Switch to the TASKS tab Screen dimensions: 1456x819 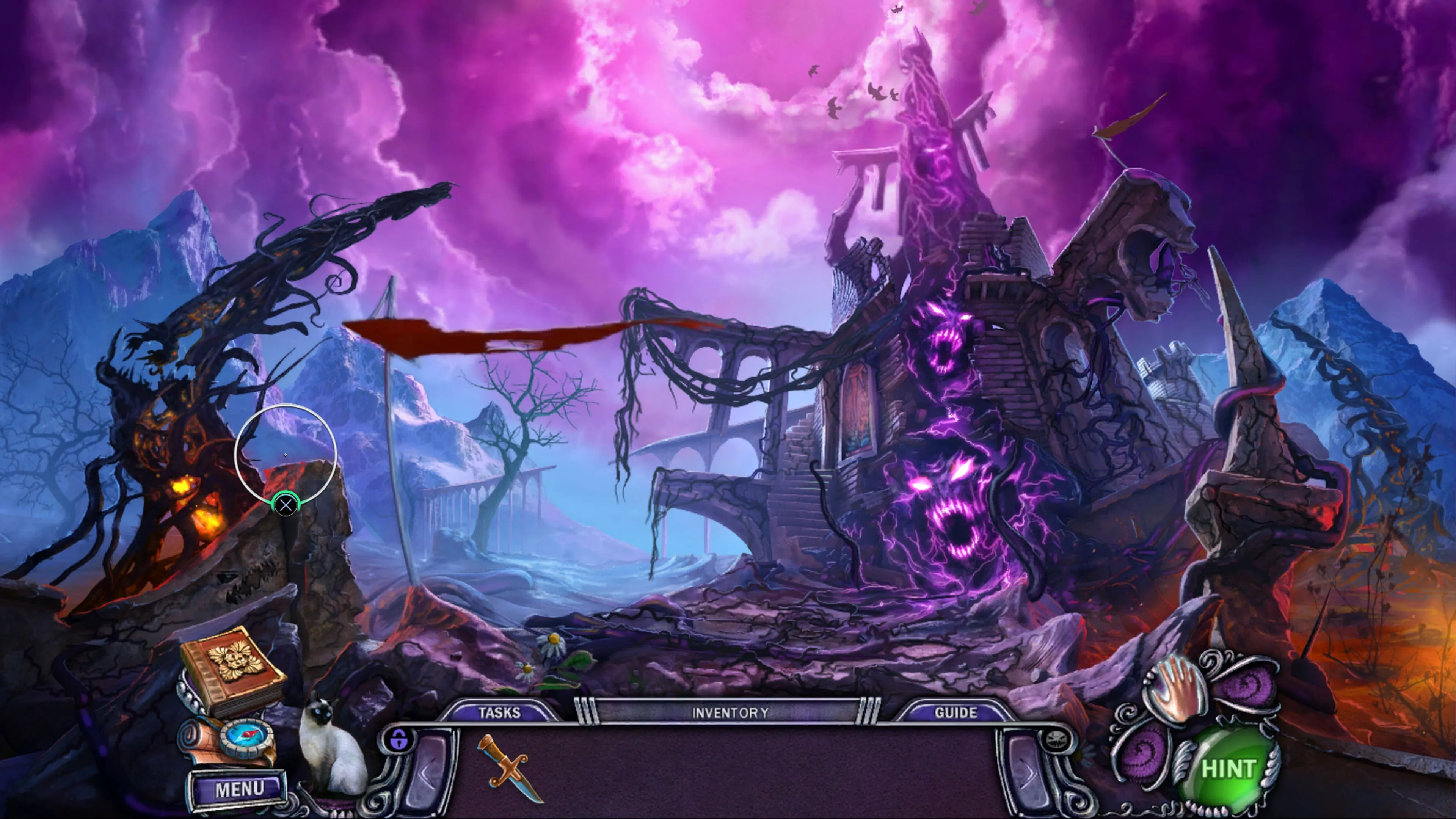[x=499, y=712]
